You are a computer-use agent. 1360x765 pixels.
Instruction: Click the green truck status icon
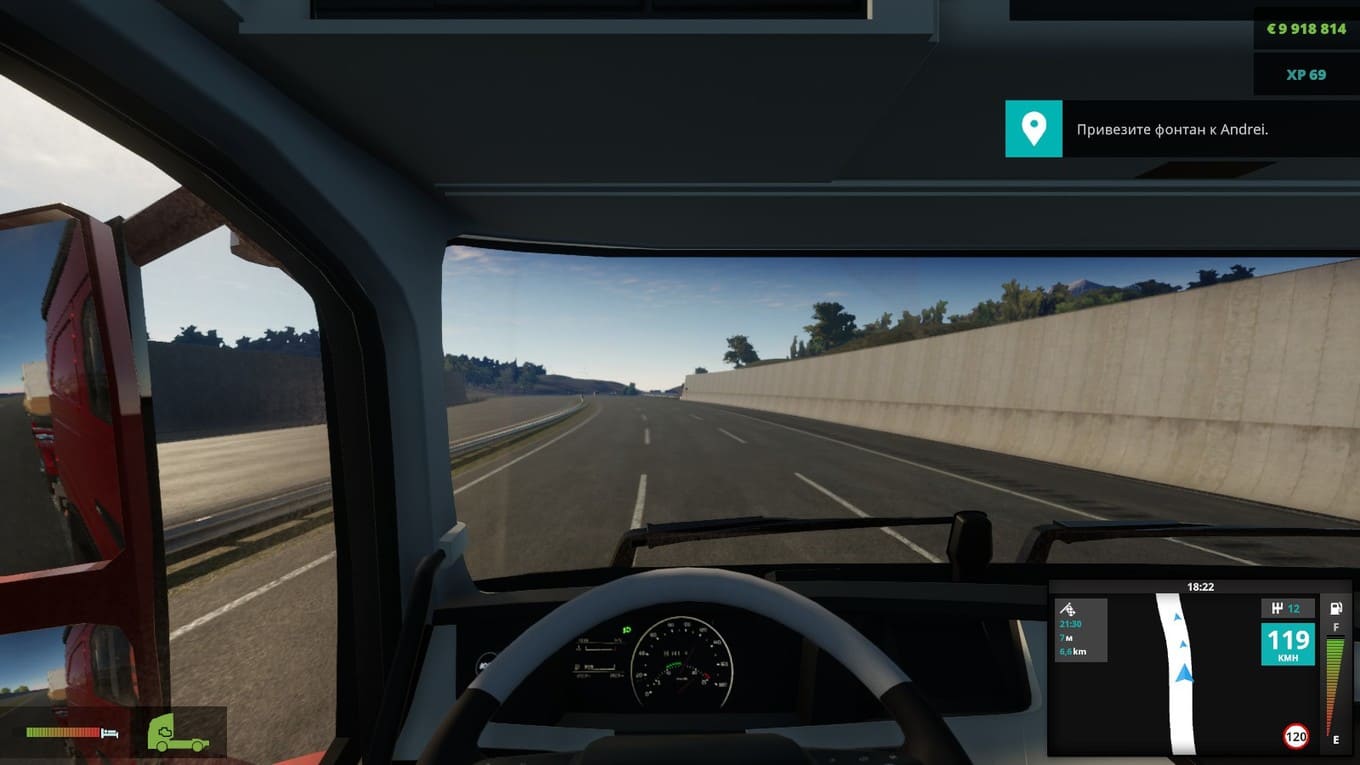pos(178,732)
